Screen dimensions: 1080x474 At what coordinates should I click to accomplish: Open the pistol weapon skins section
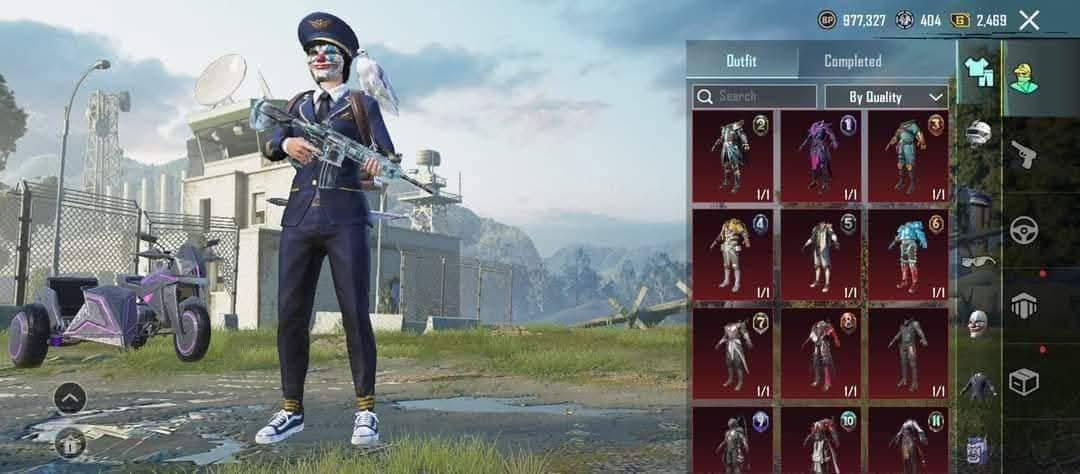pyautogui.click(x=1024, y=153)
